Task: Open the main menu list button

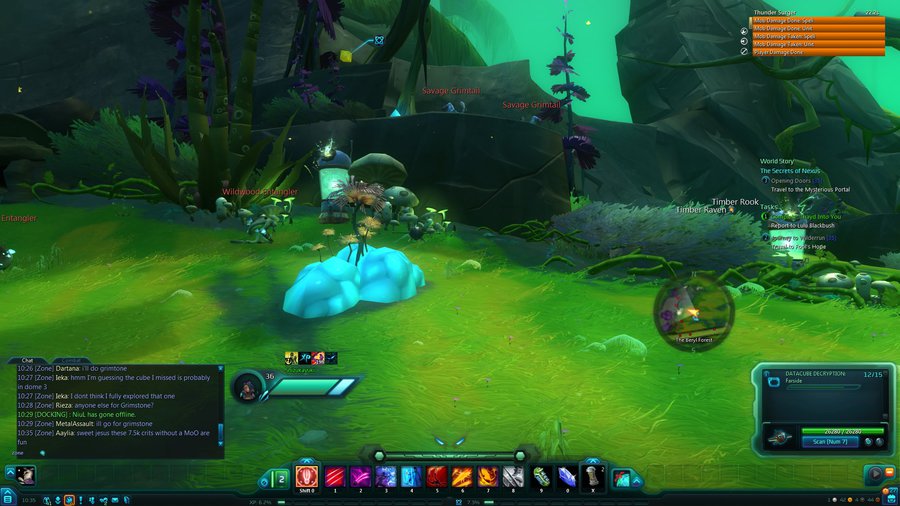Action: 8,499
